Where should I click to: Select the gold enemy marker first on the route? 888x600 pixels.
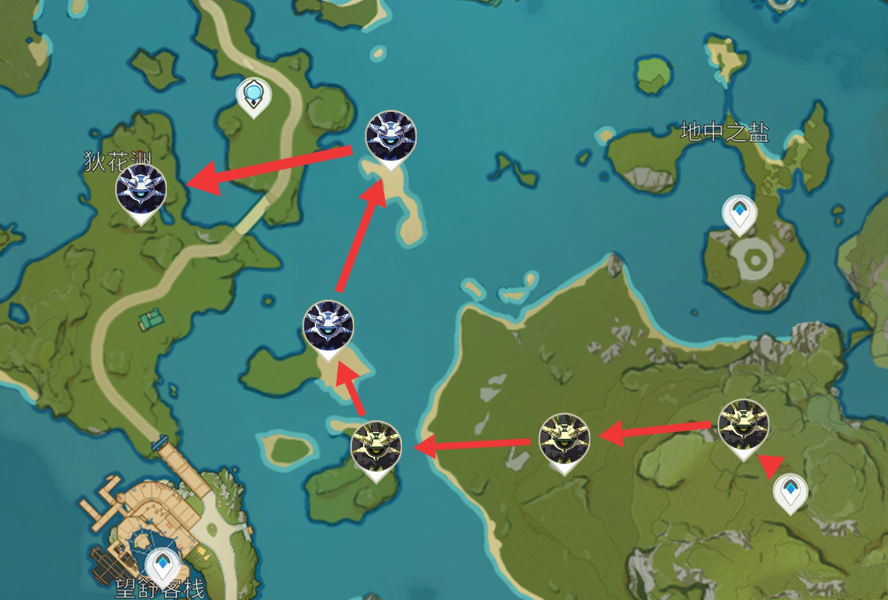click(743, 425)
